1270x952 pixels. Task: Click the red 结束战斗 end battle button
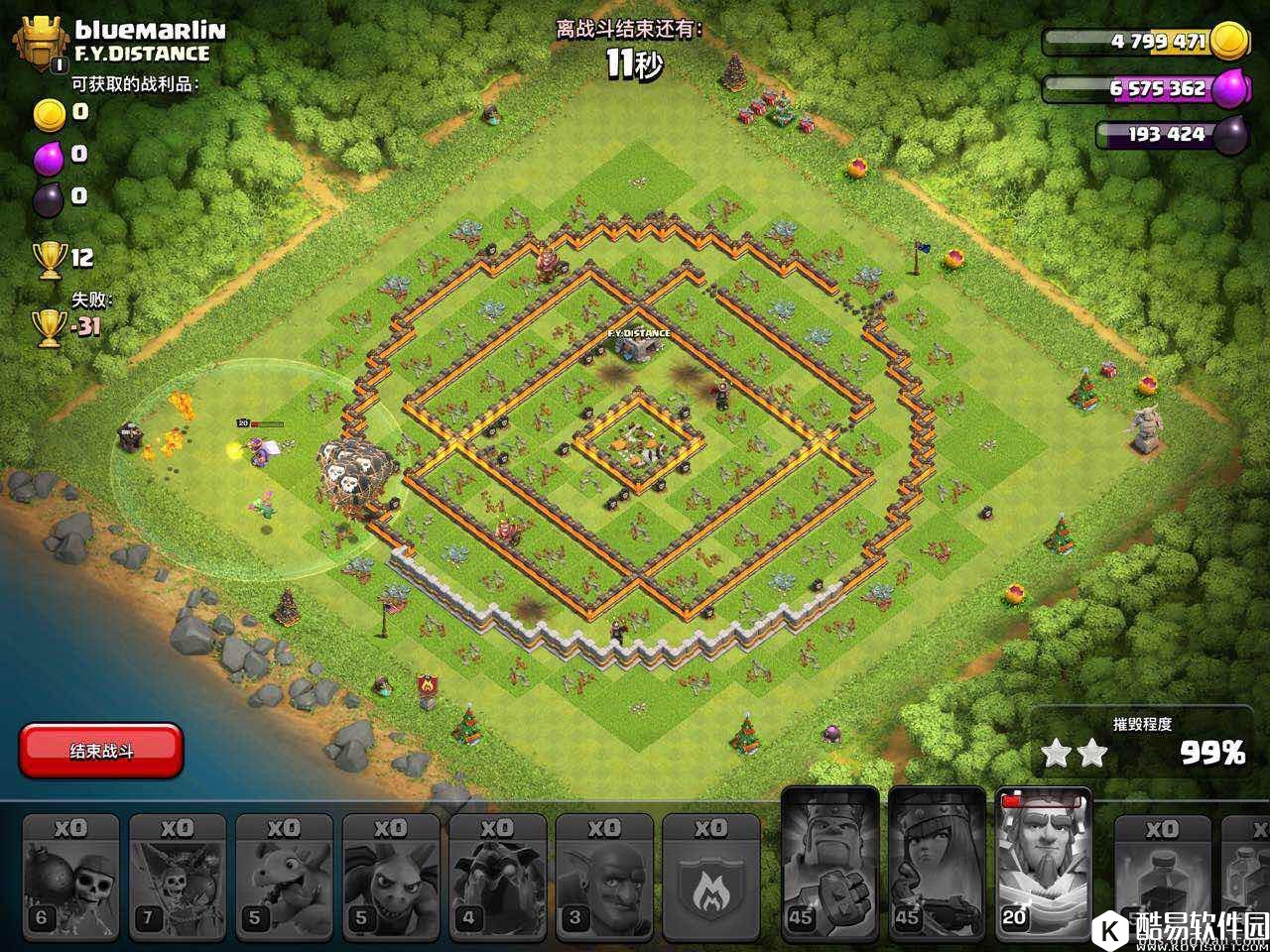point(101,751)
